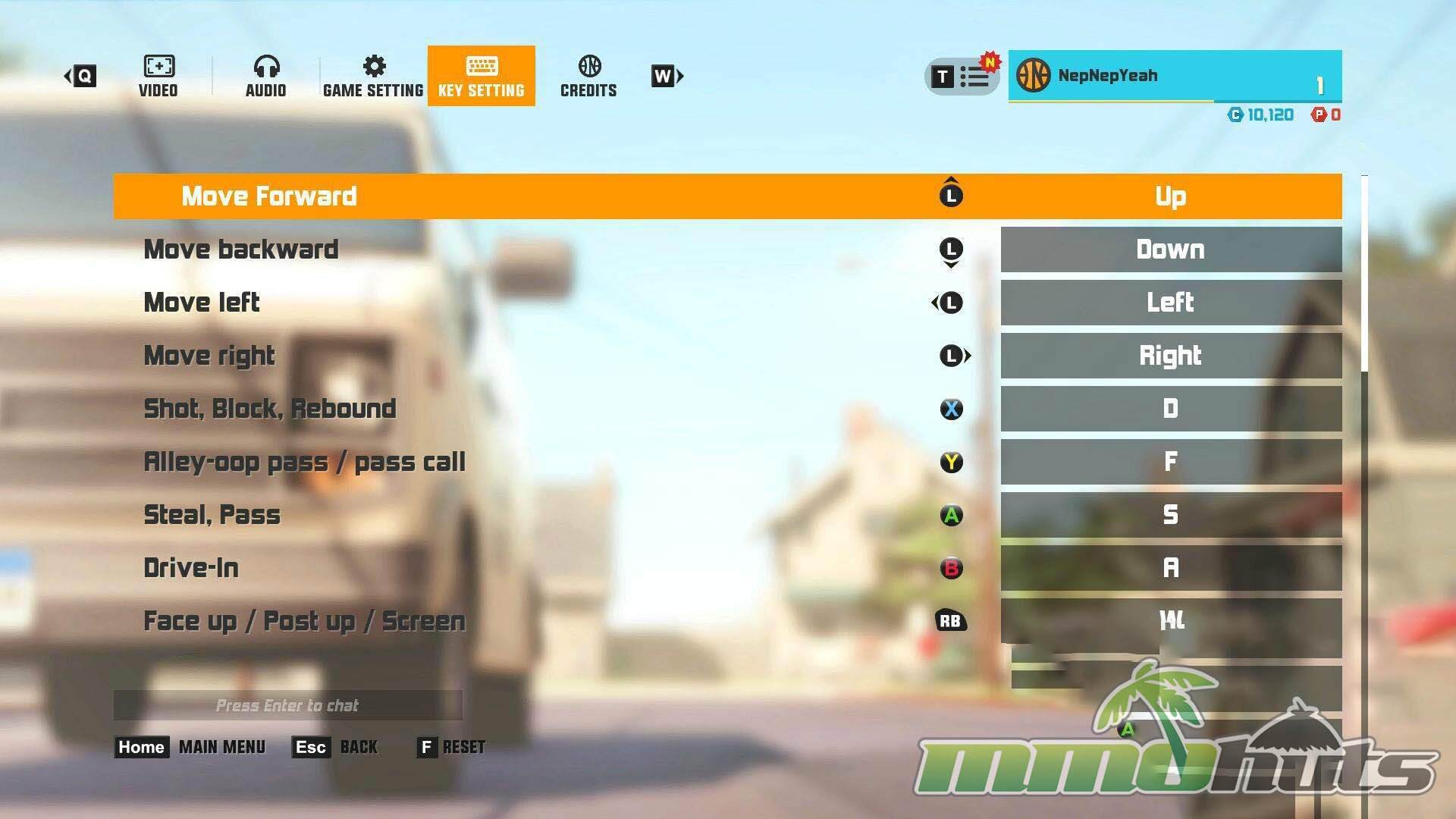Image resolution: width=1456 pixels, height=819 pixels.
Task: Click the W right navigation chevron
Action: click(x=665, y=76)
